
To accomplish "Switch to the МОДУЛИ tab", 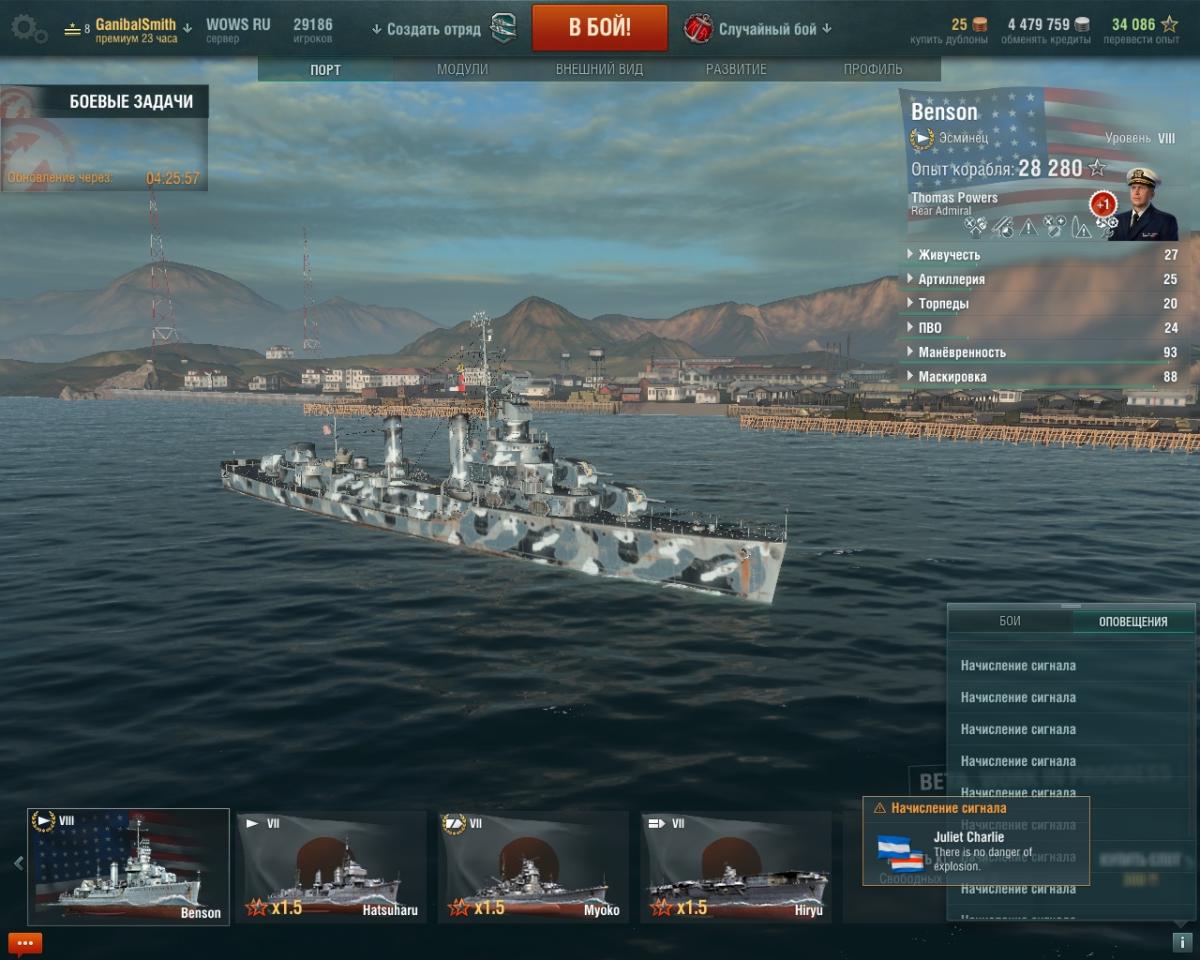I will (x=462, y=70).
